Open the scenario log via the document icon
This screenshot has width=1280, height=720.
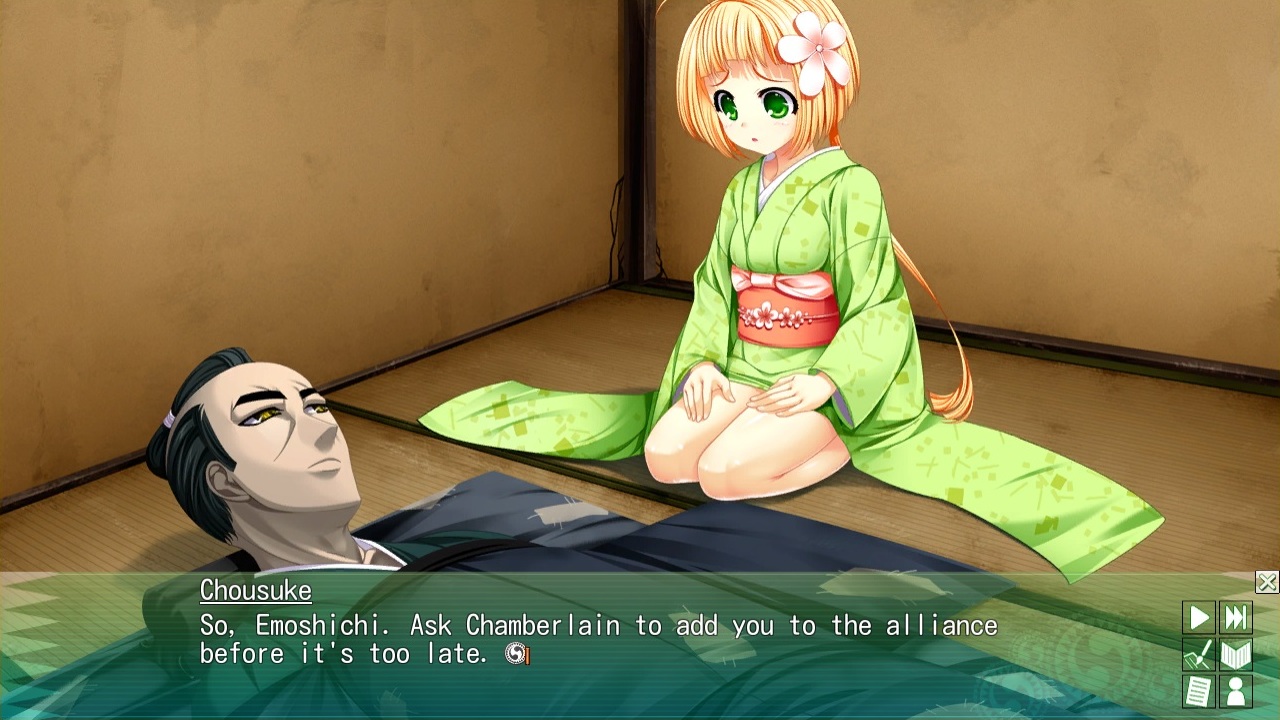[x=1199, y=693]
